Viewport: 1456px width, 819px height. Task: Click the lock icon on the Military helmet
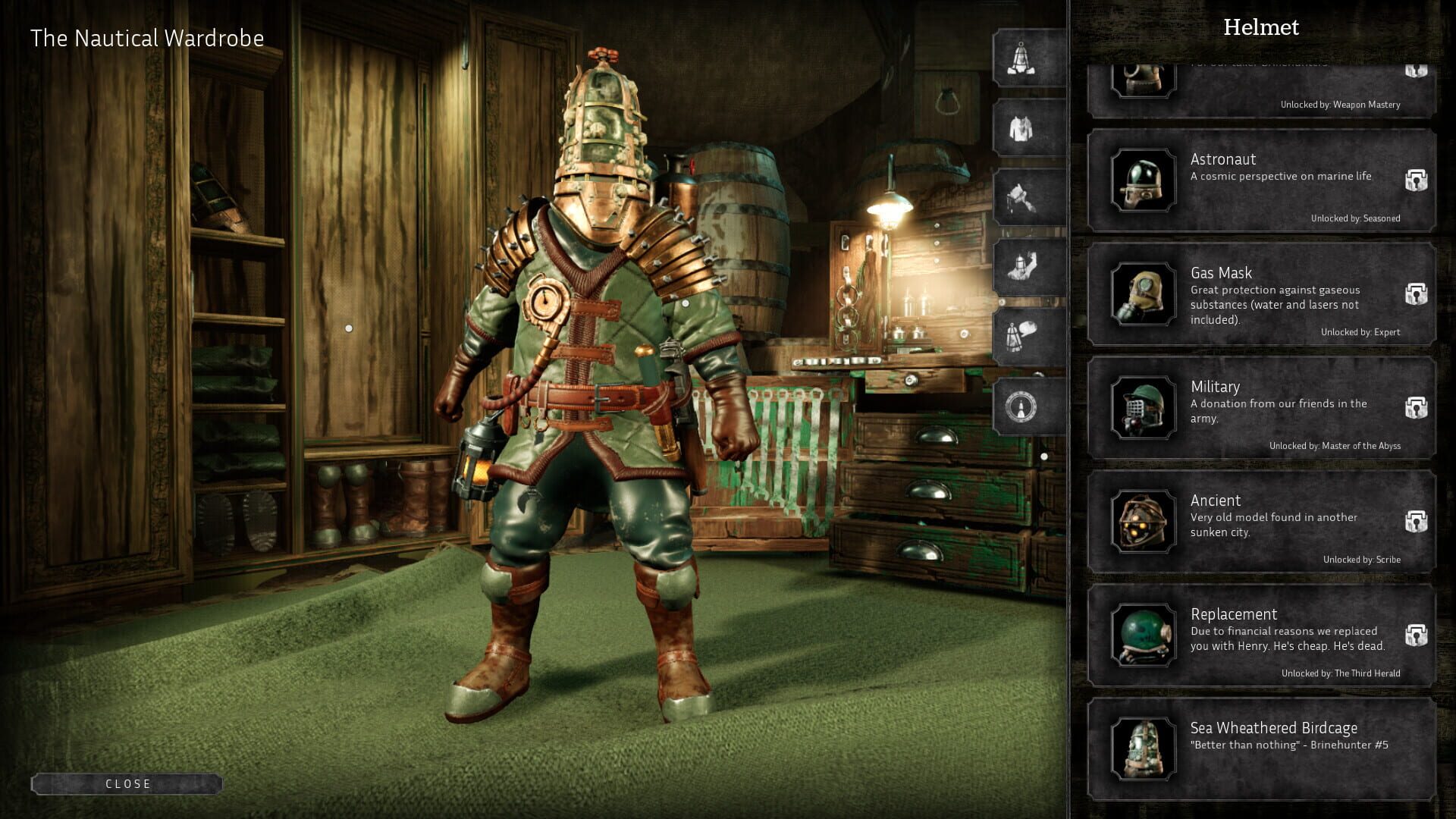tap(1415, 406)
